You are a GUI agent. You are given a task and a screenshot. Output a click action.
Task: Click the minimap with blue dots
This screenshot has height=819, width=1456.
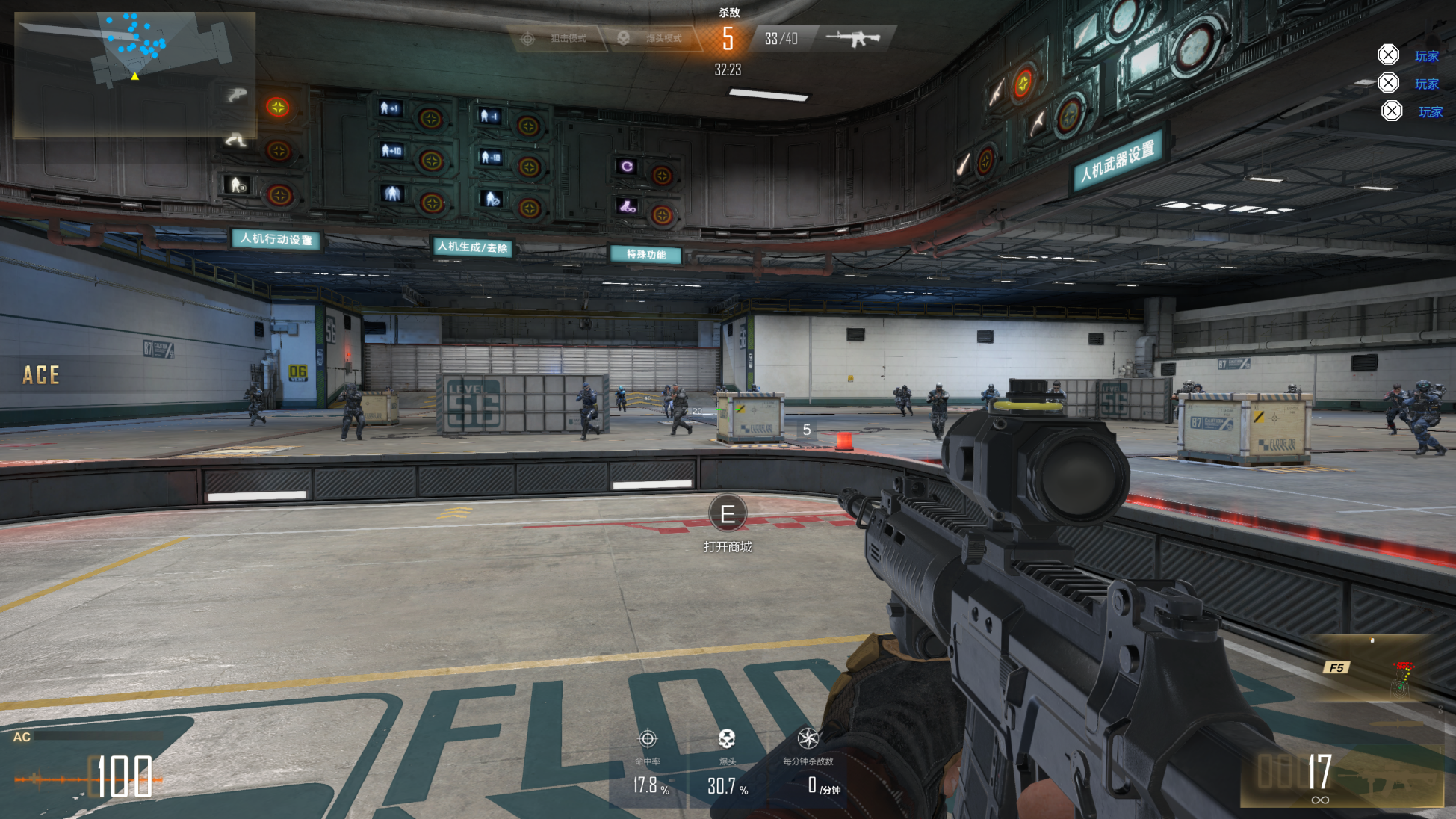pos(134,73)
